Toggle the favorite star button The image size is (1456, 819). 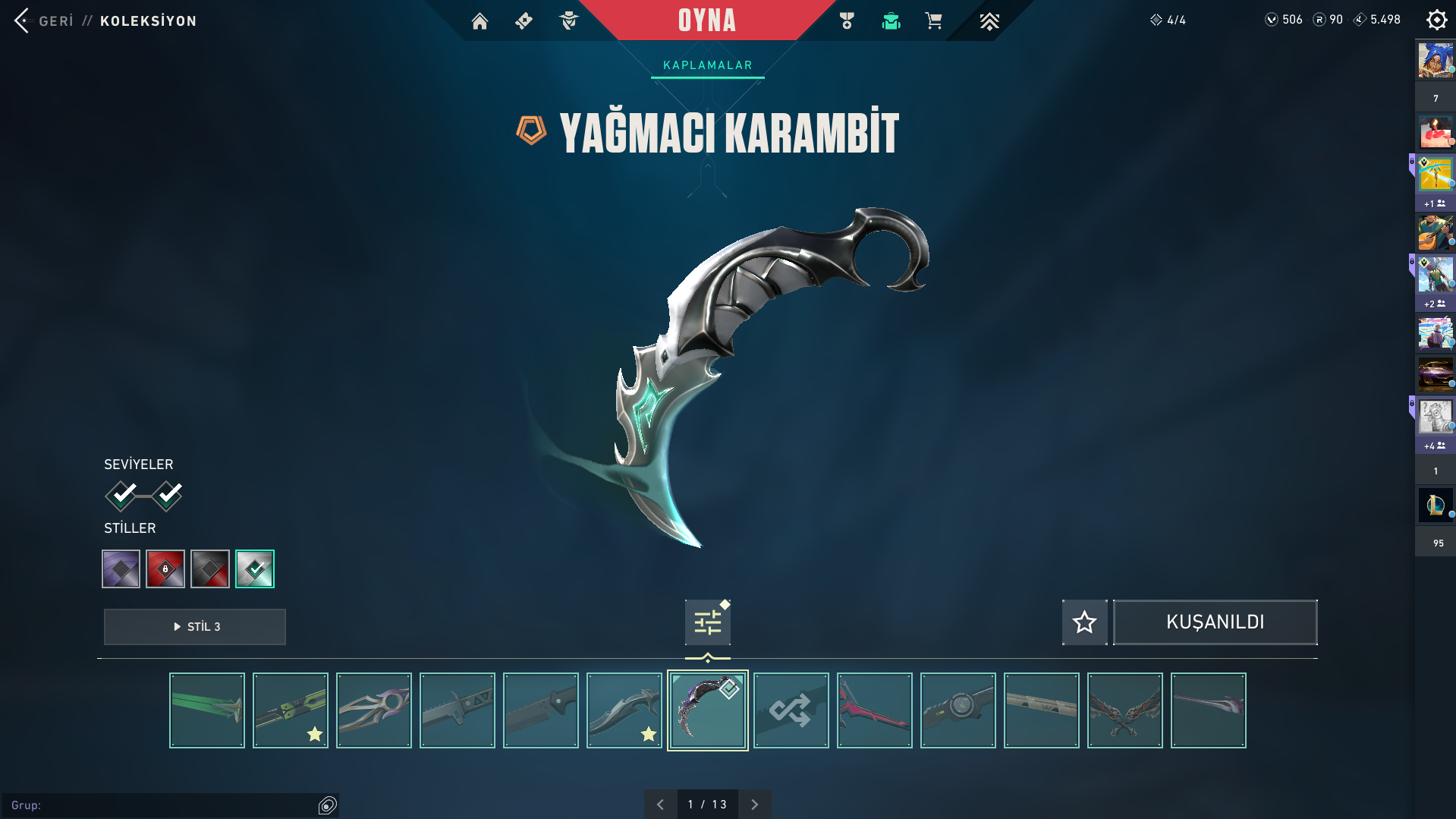[1084, 622]
